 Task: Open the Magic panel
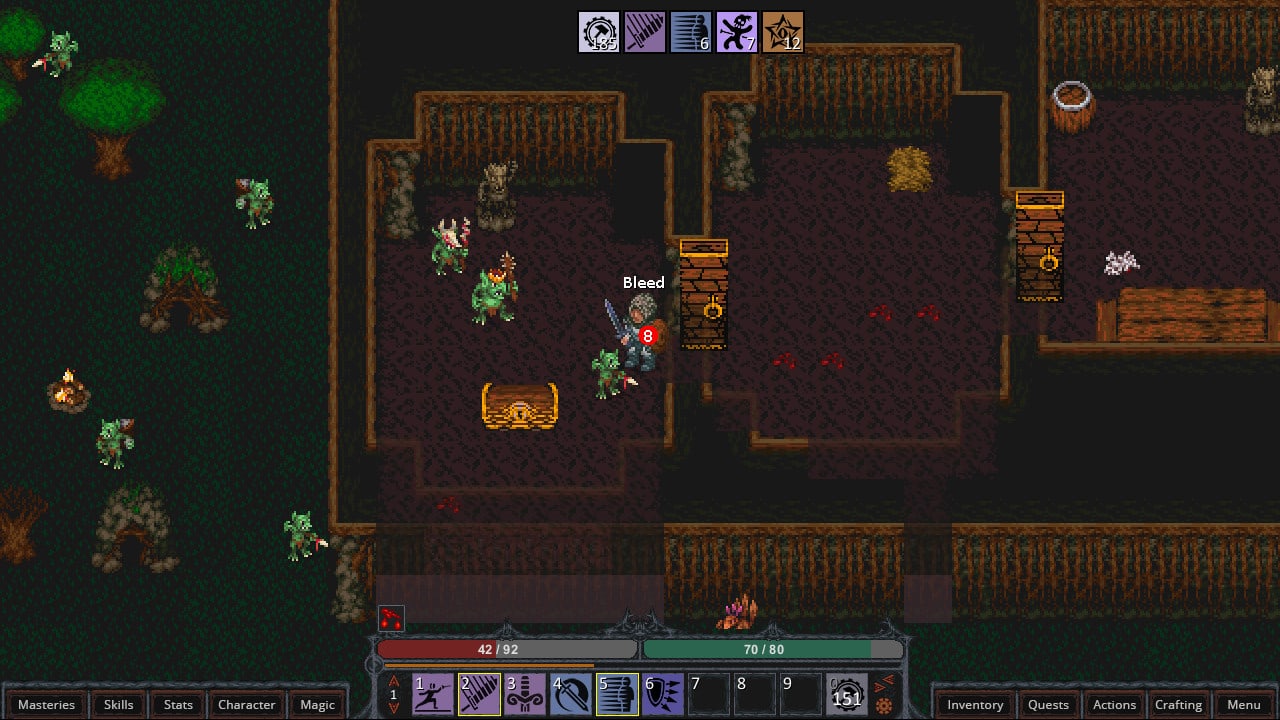317,704
